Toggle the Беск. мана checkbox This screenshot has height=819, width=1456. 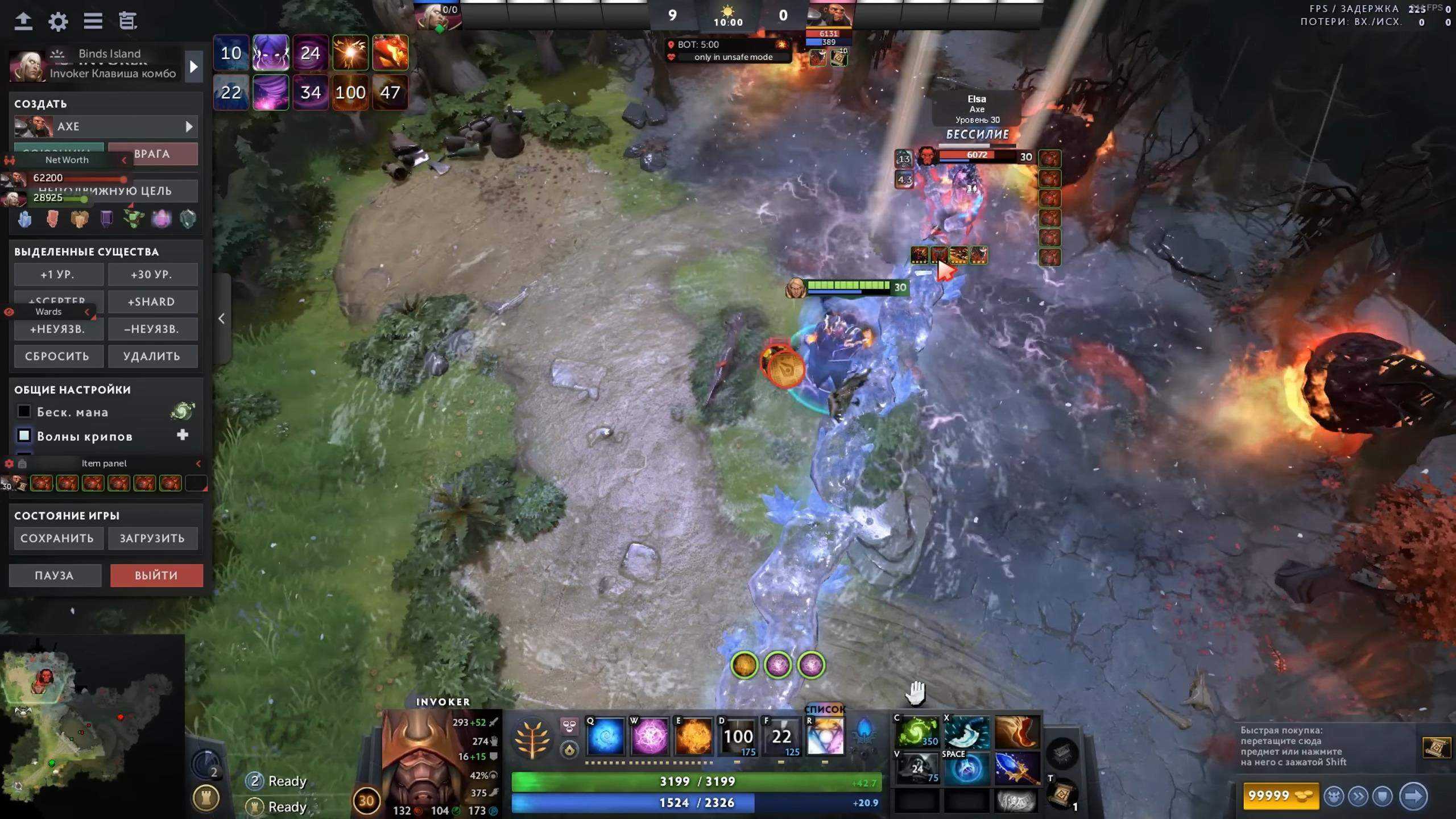pyautogui.click(x=24, y=412)
